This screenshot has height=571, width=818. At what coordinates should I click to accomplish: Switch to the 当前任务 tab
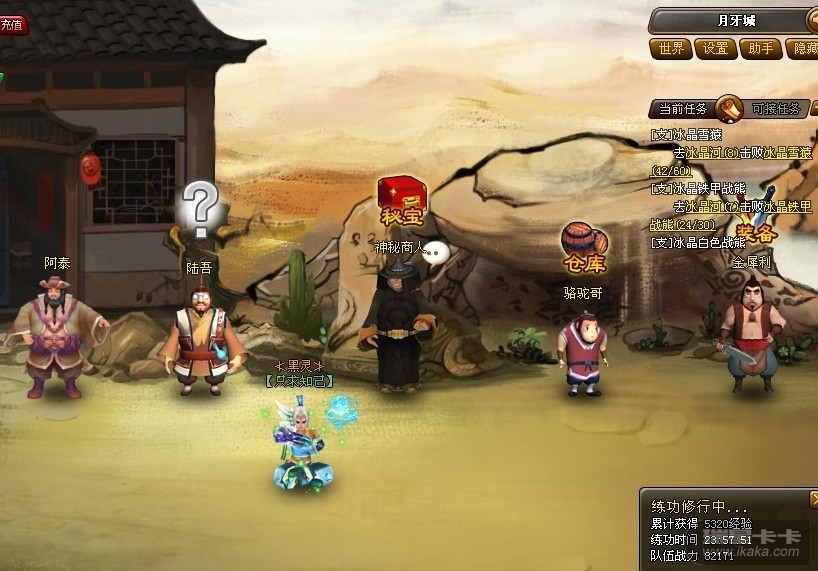point(683,109)
